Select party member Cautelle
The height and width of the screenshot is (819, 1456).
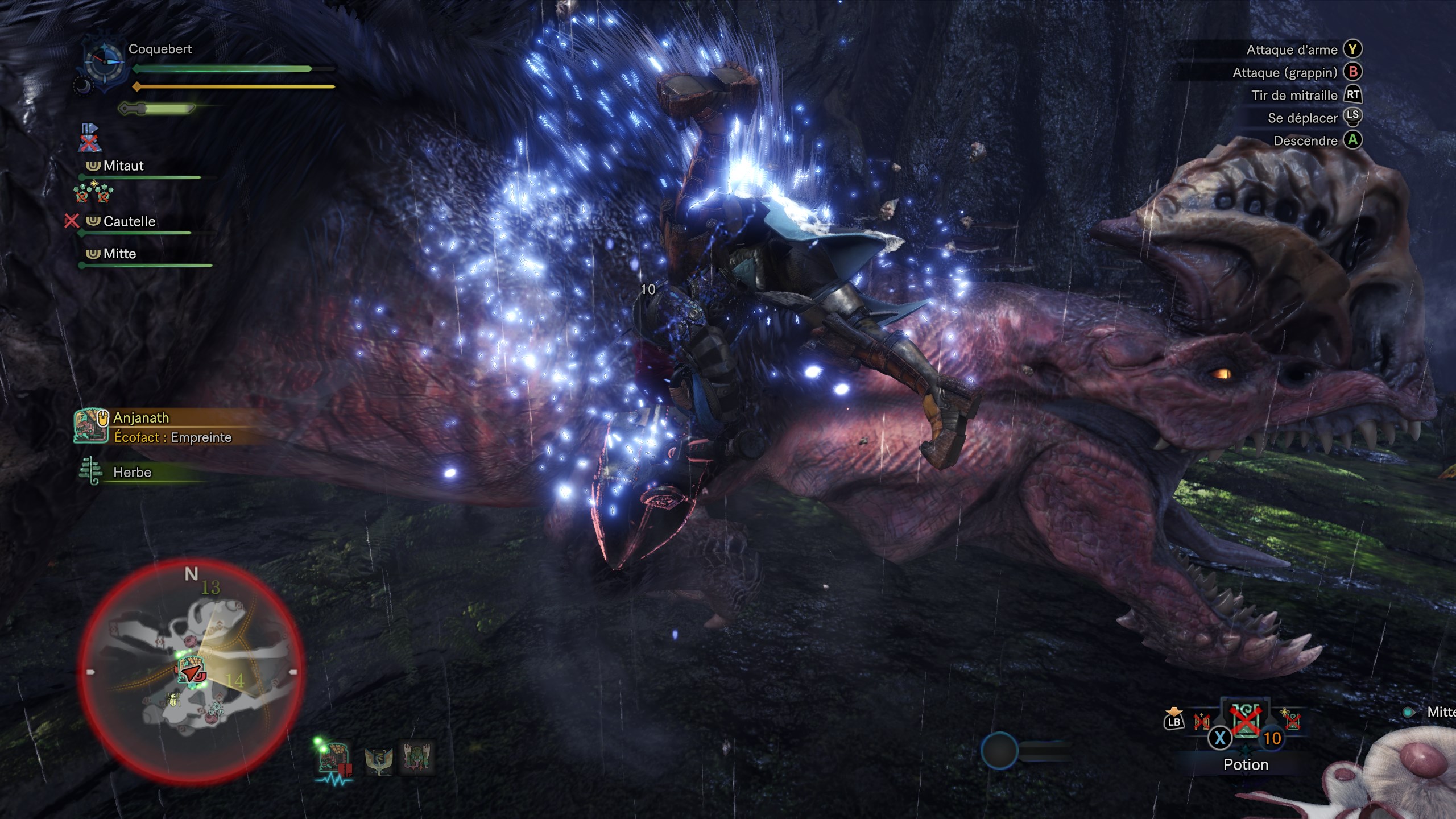pyautogui.click(x=129, y=221)
